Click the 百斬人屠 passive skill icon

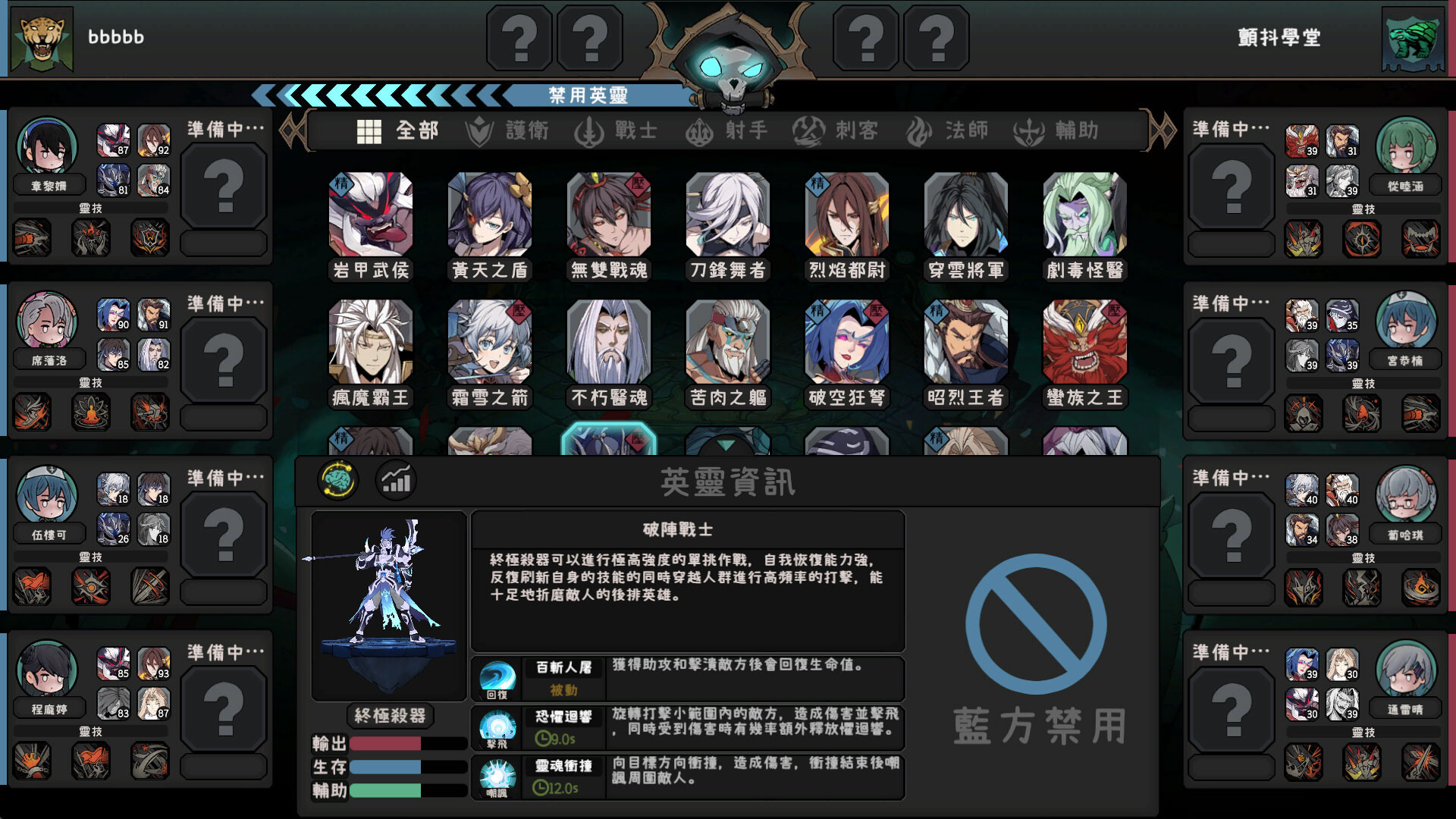click(x=498, y=678)
